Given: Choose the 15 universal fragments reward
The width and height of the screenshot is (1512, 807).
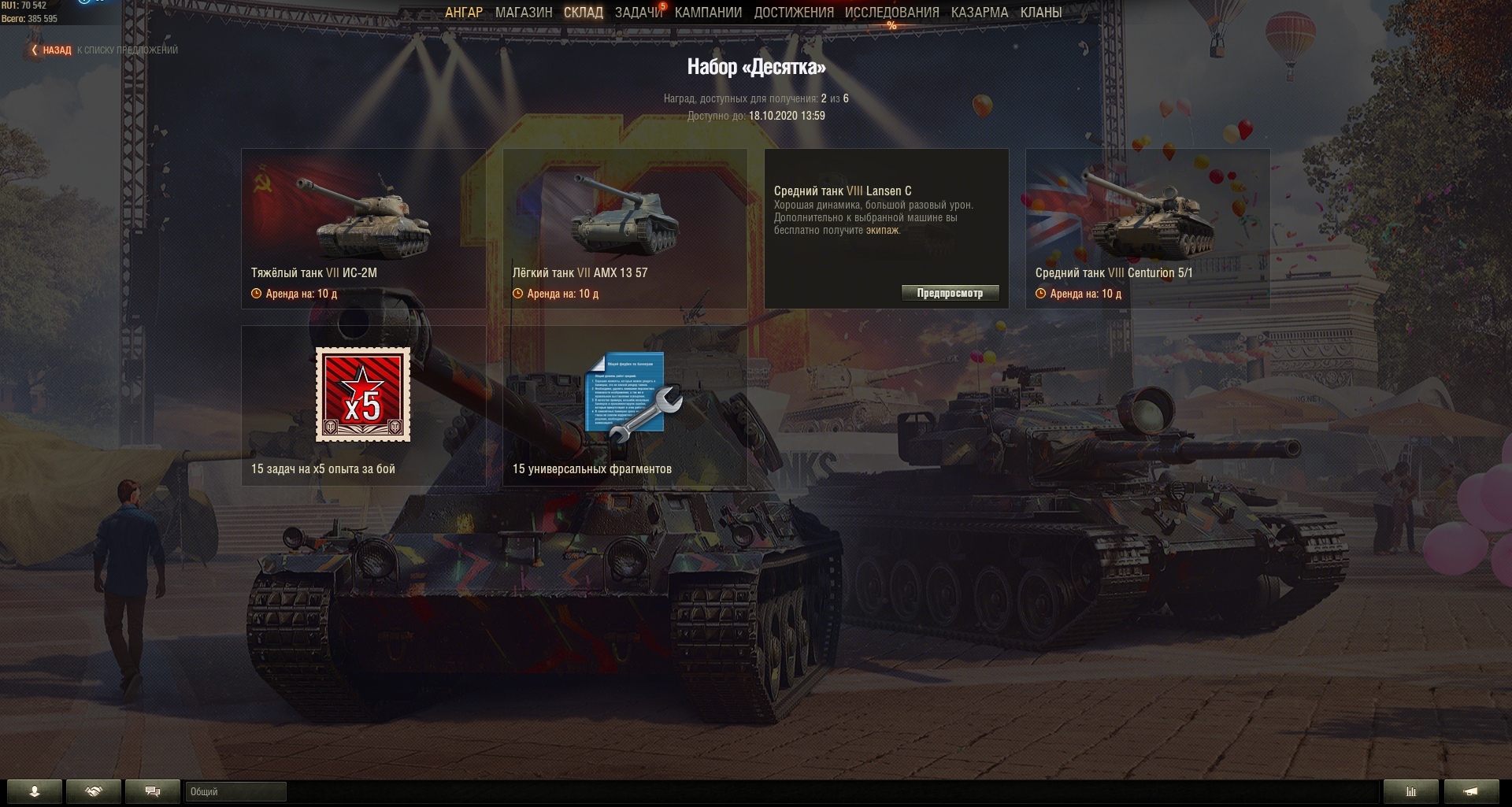Looking at the screenshot, I should click(x=624, y=405).
